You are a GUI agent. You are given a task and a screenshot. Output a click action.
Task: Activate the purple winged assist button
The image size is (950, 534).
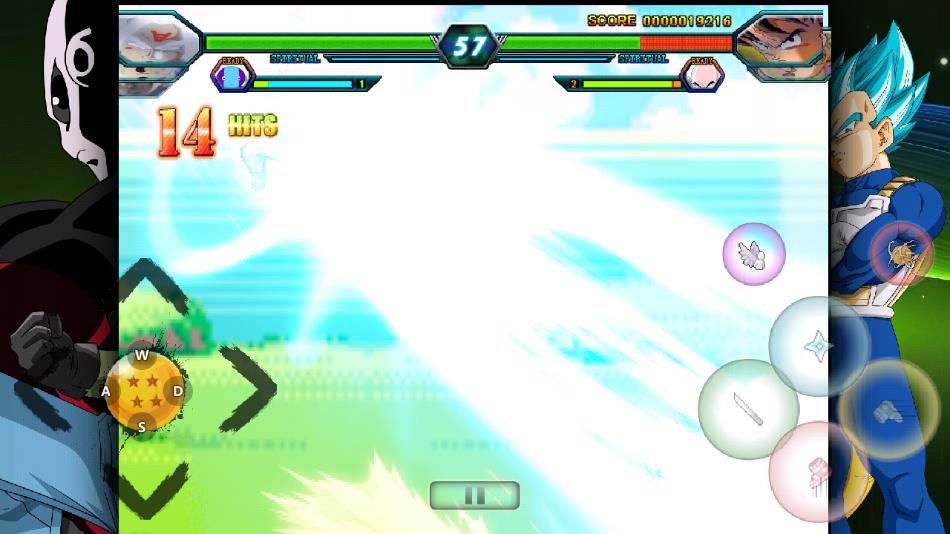pyautogui.click(x=754, y=254)
